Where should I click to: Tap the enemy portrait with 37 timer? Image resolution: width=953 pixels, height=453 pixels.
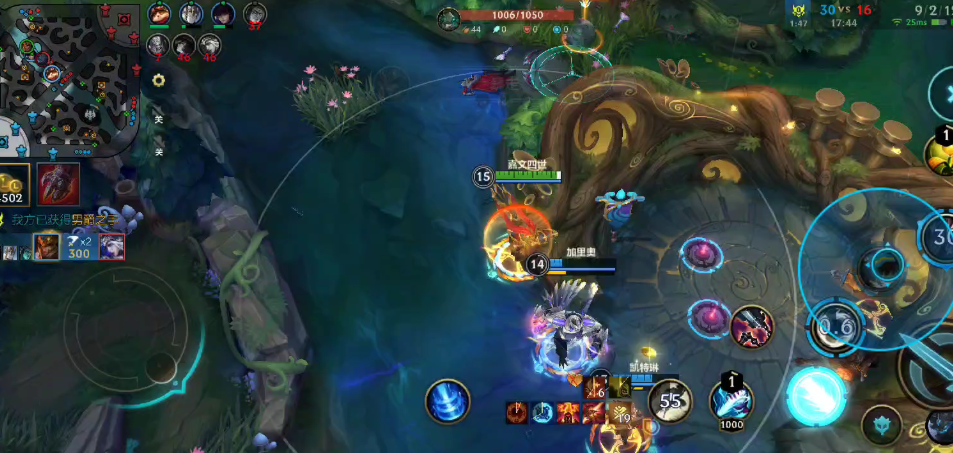coord(255,14)
